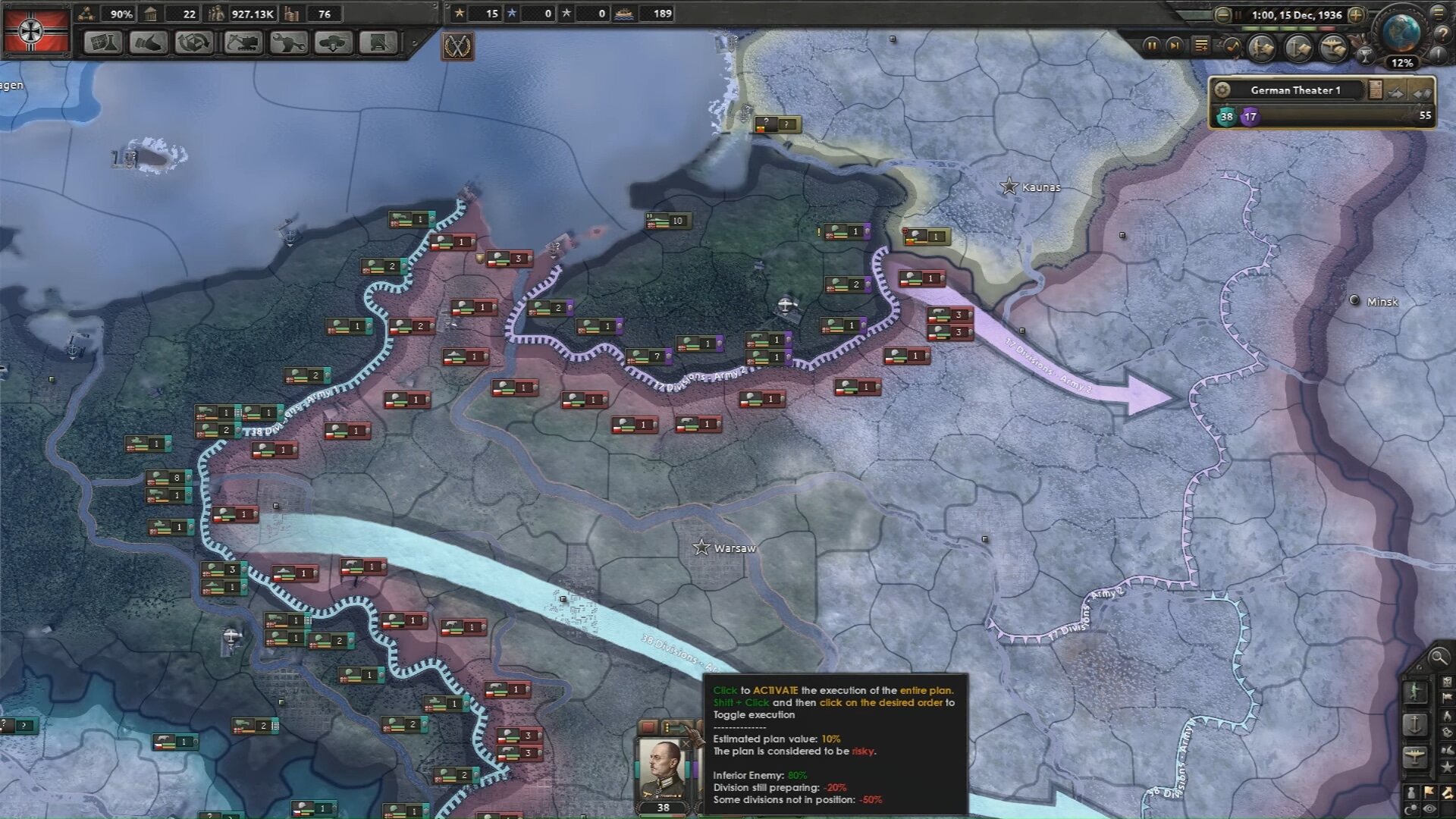Open the research tab
The width and height of the screenshot is (1456, 819).
[x=104, y=43]
